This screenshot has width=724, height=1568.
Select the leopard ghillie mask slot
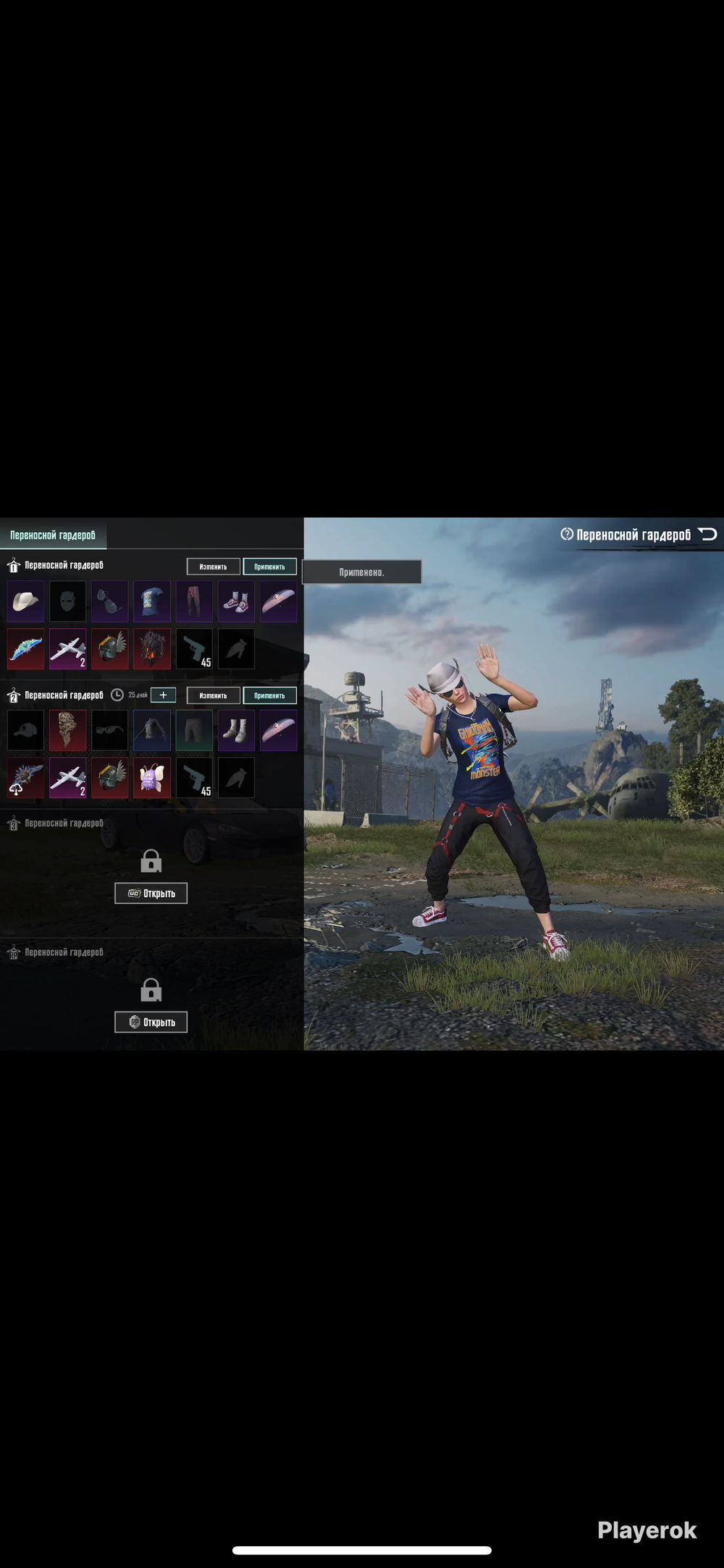point(67,730)
